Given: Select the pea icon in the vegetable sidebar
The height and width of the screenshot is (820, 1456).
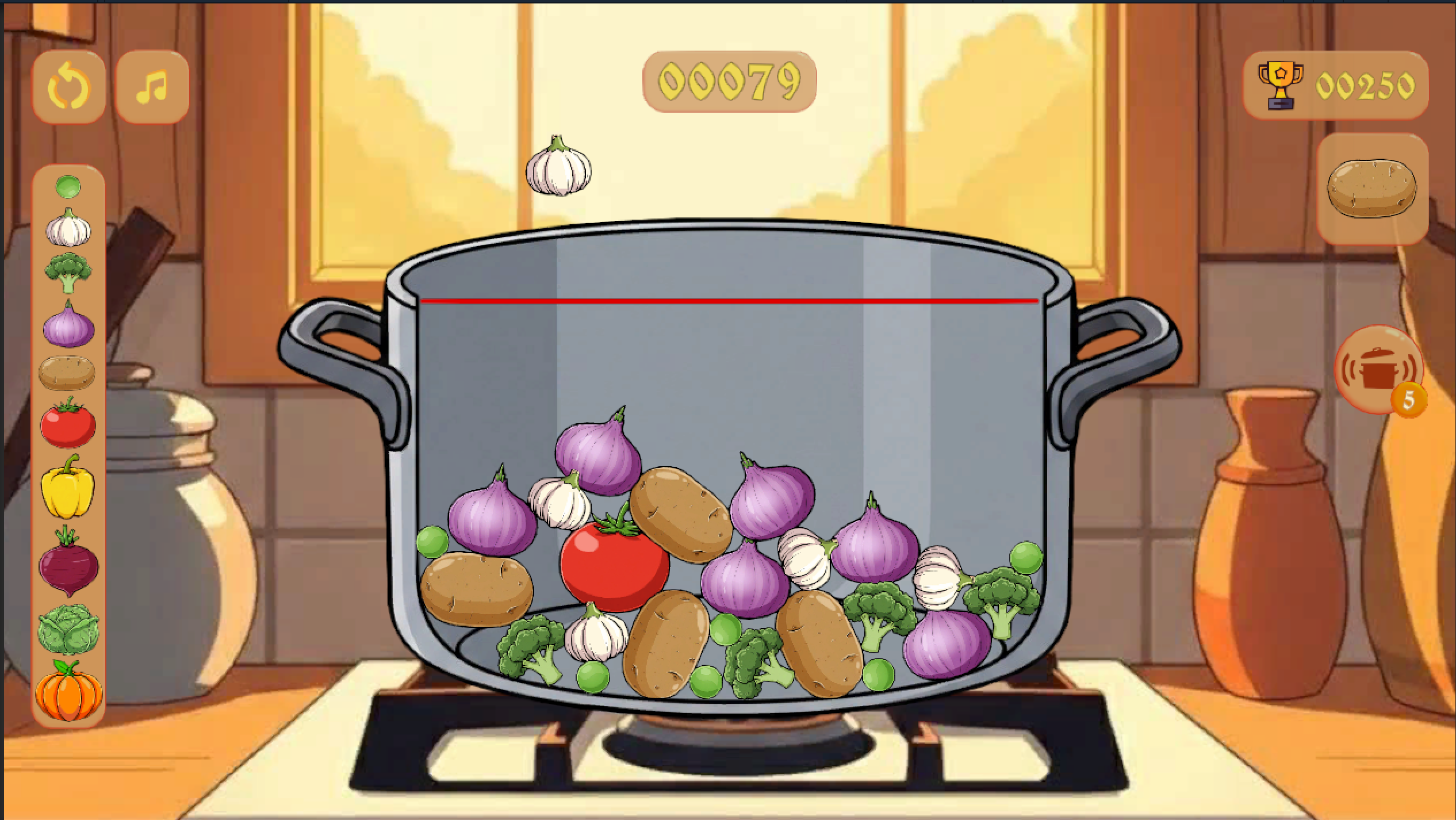Looking at the screenshot, I should pyautogui.click(x=68, y=187).
